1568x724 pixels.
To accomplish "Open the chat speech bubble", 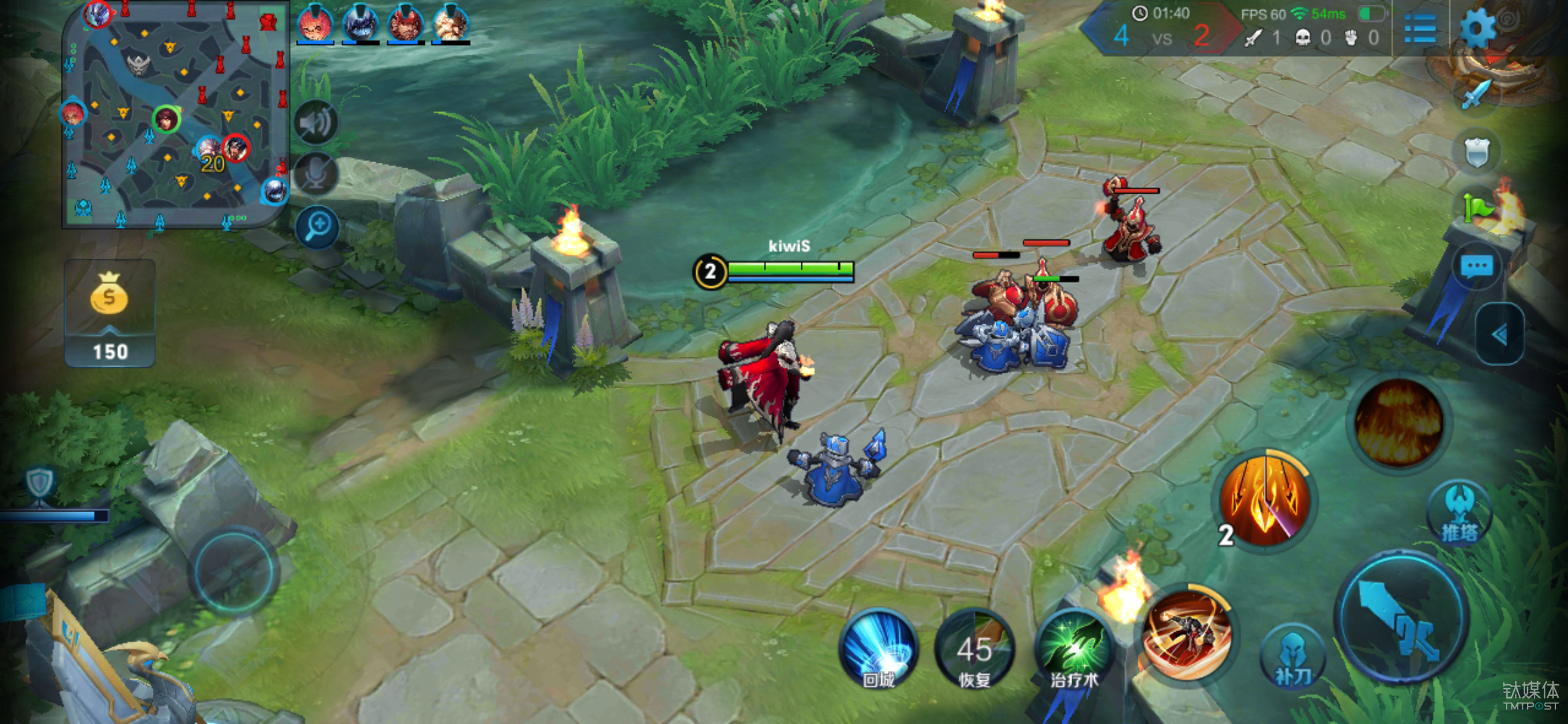I will point(1477,267).
